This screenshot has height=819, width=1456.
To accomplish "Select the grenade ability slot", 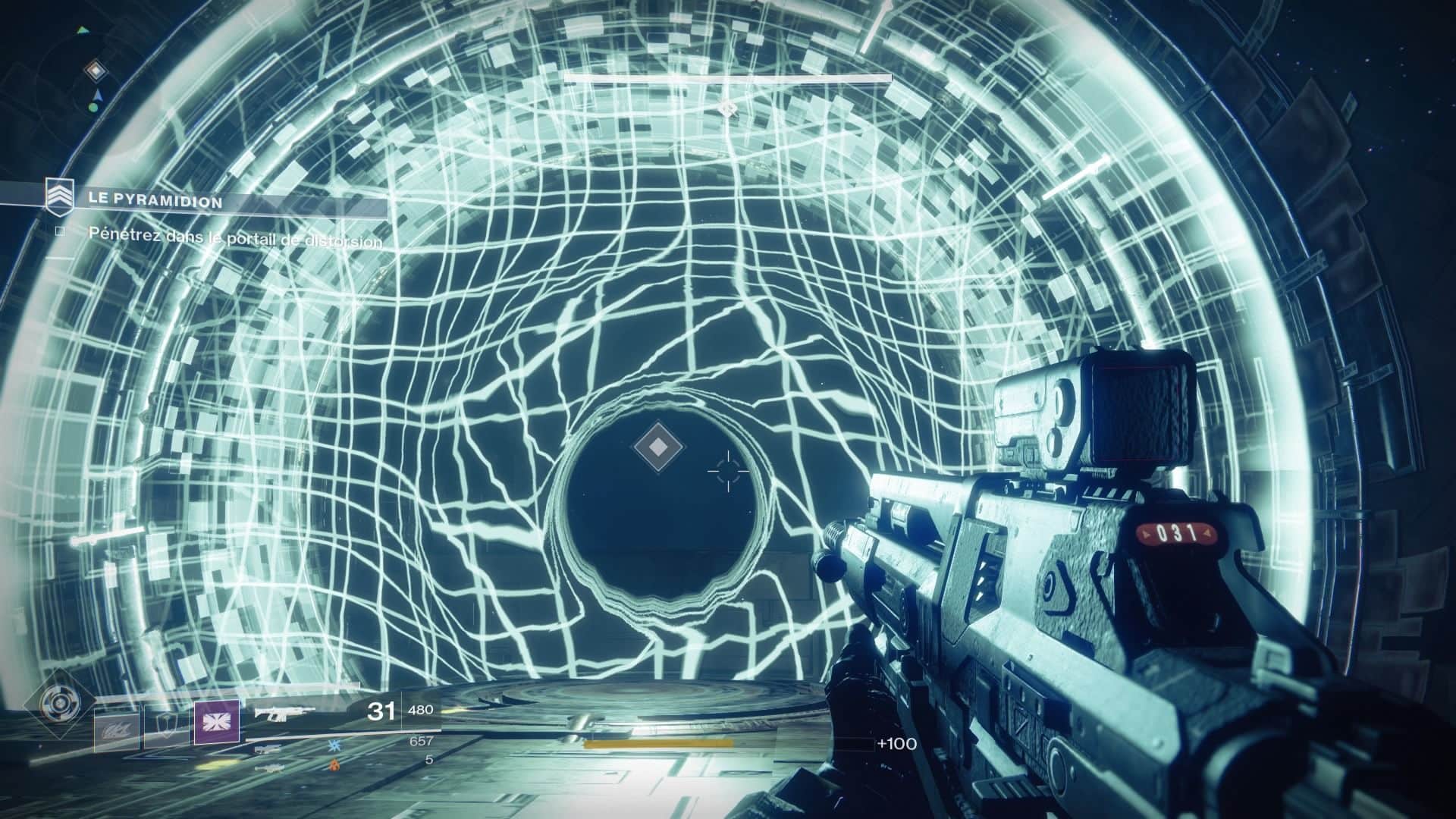I will tap(116, 731).
